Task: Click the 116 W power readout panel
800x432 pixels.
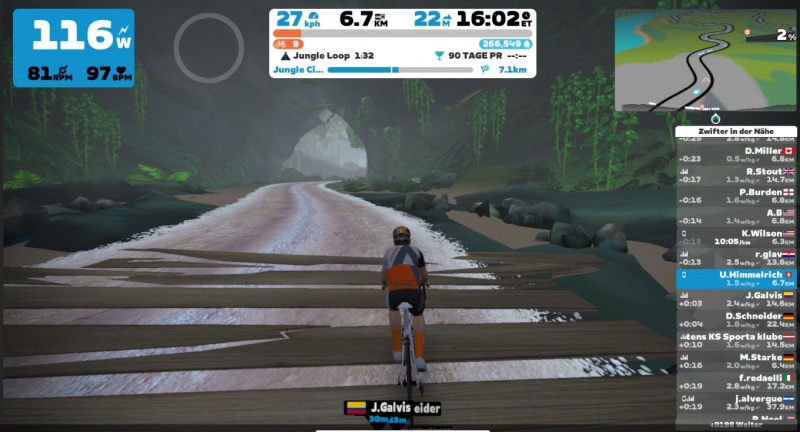Action: [x=73, y=47]
